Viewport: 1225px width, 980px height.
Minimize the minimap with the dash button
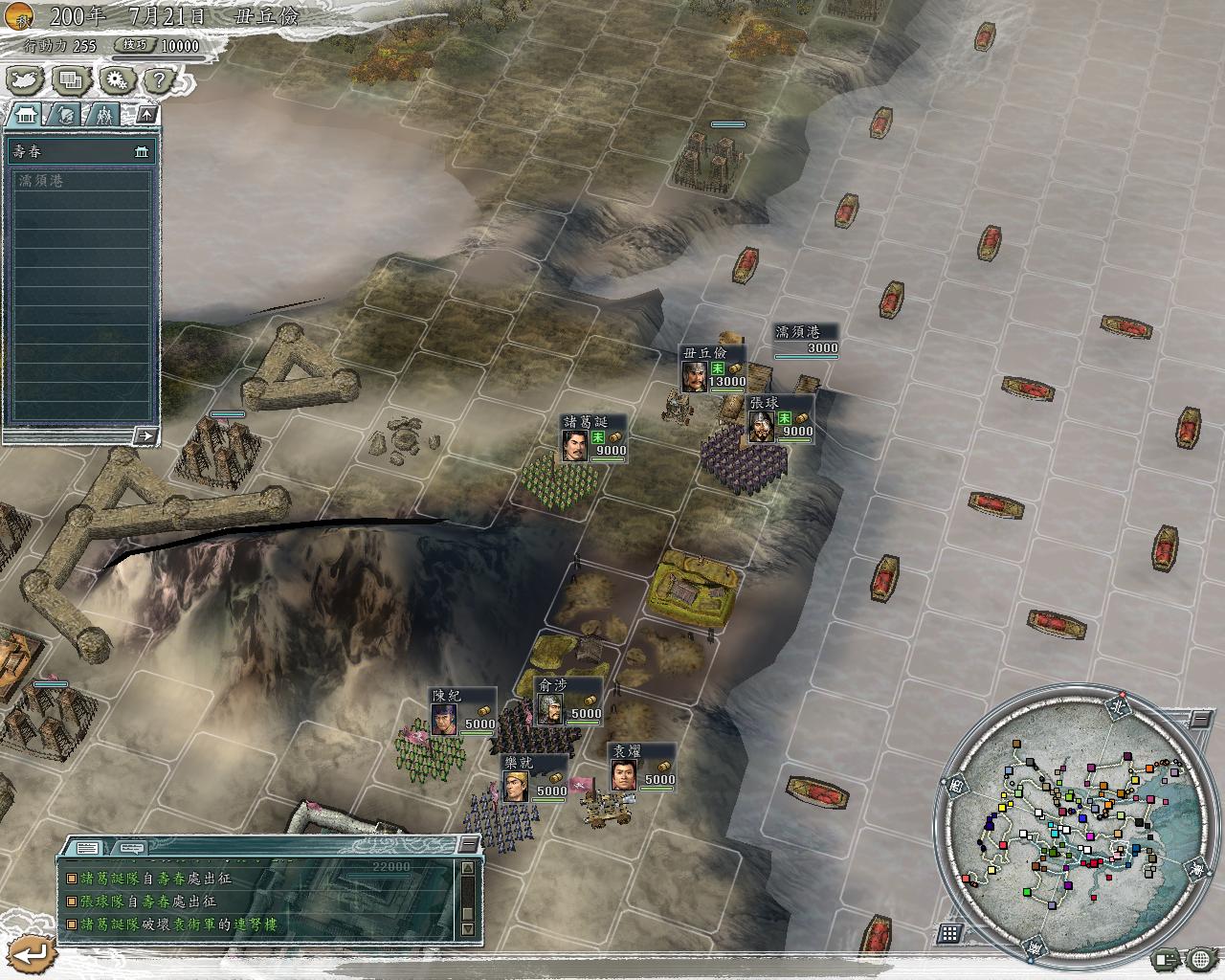point(1201,719)
